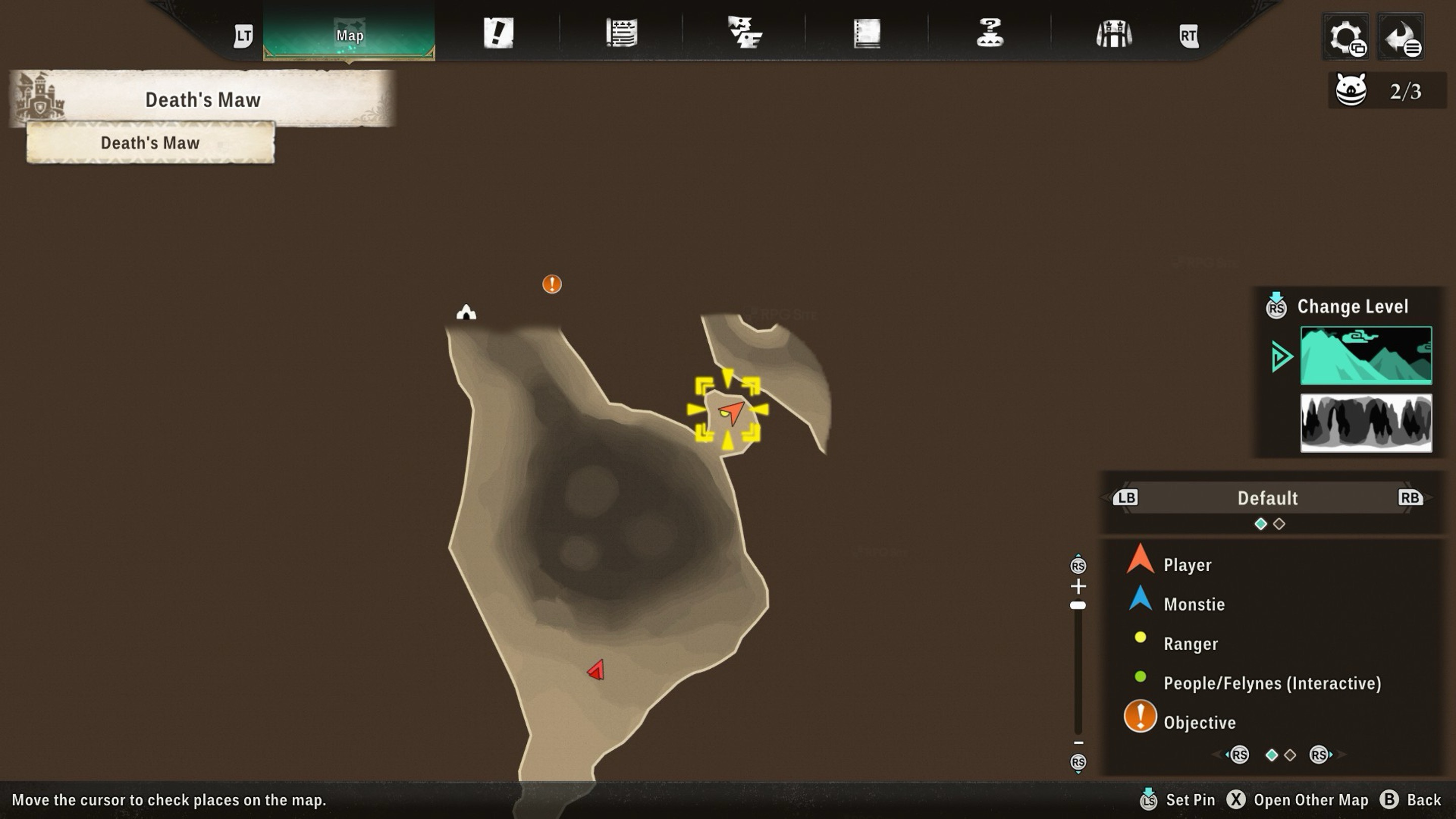Screen dimensions: 1456x819
Task: Select the white tent camp marker
Action: click(x=466, y=312)
